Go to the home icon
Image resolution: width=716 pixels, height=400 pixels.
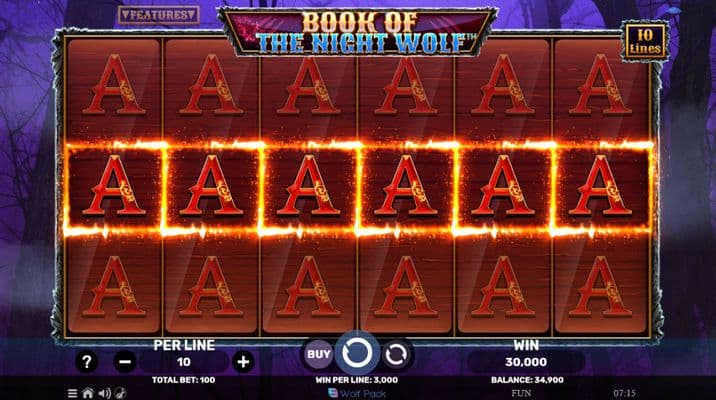[87, 393]
